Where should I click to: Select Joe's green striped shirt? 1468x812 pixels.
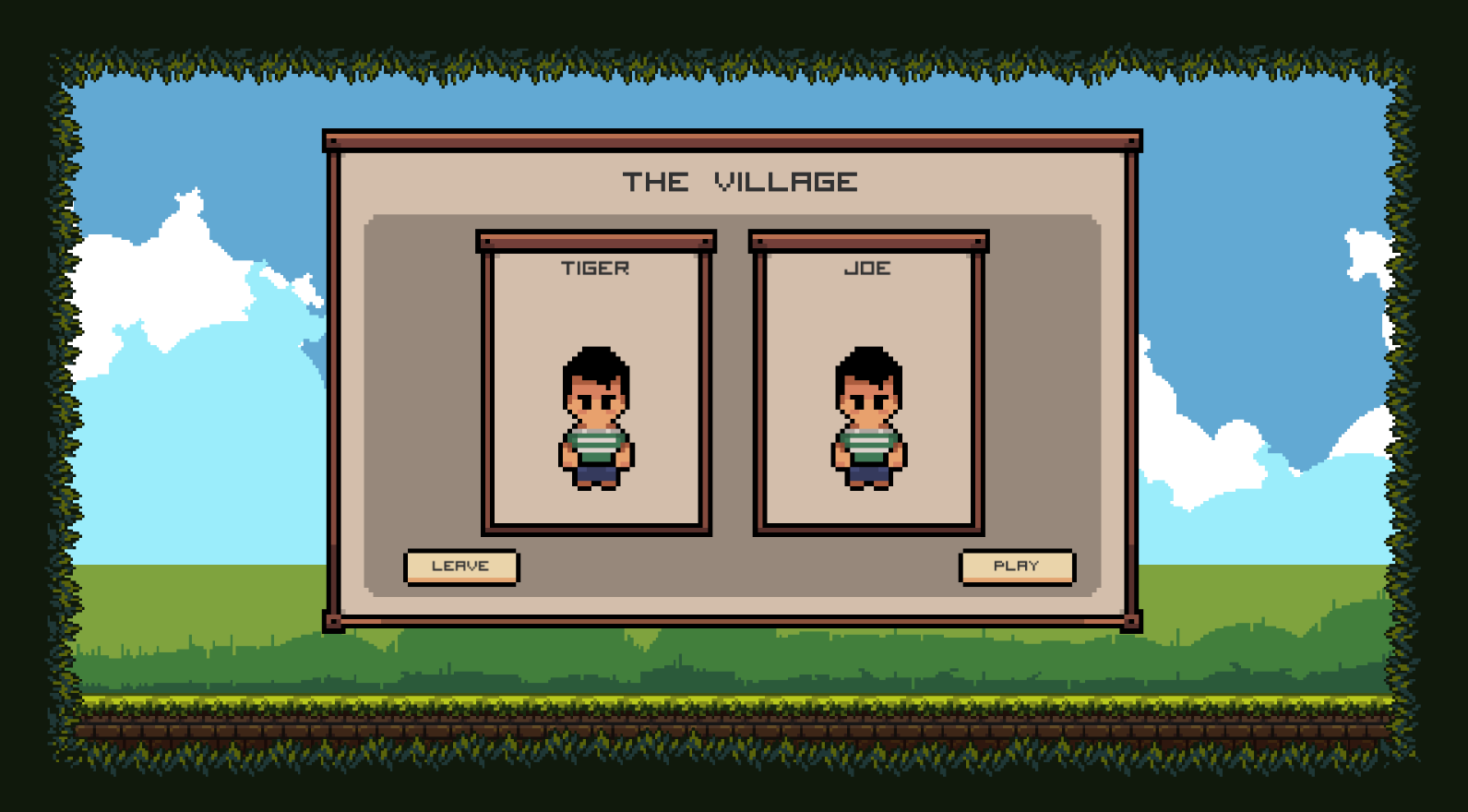click(x=867, y=443)
